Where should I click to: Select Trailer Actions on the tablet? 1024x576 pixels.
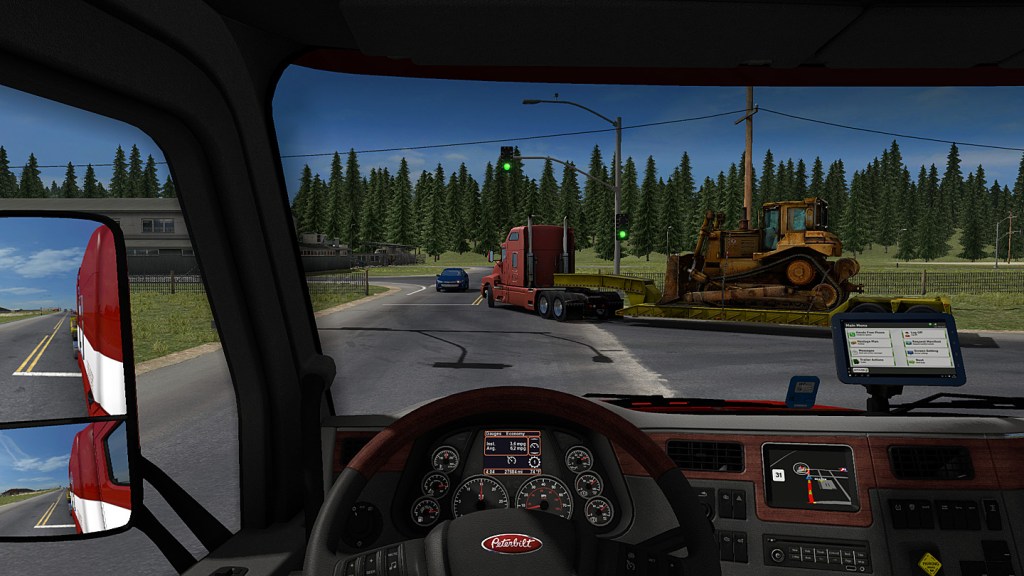873,361
